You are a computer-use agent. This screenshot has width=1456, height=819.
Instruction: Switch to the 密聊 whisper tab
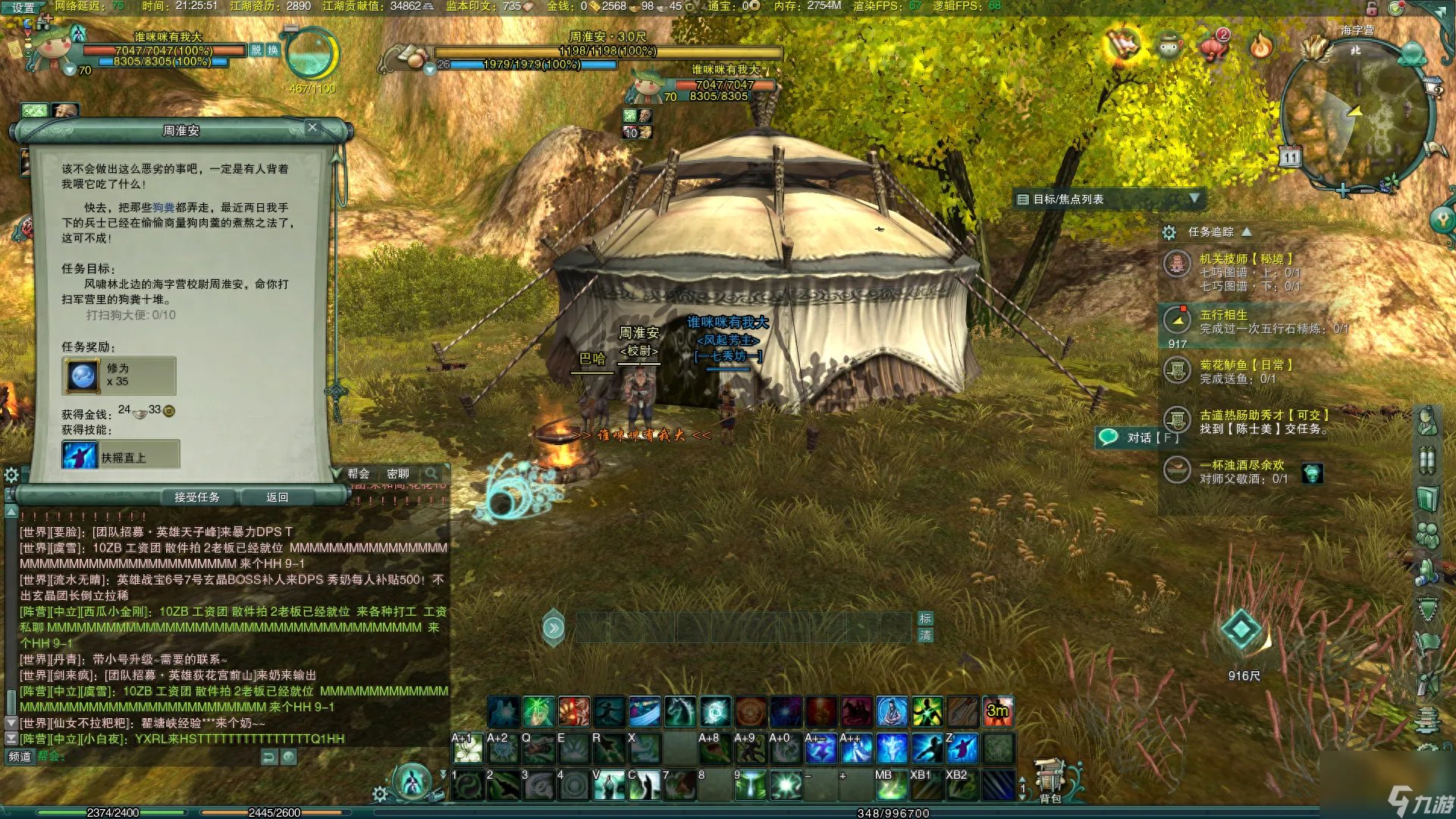click(397, 473)
